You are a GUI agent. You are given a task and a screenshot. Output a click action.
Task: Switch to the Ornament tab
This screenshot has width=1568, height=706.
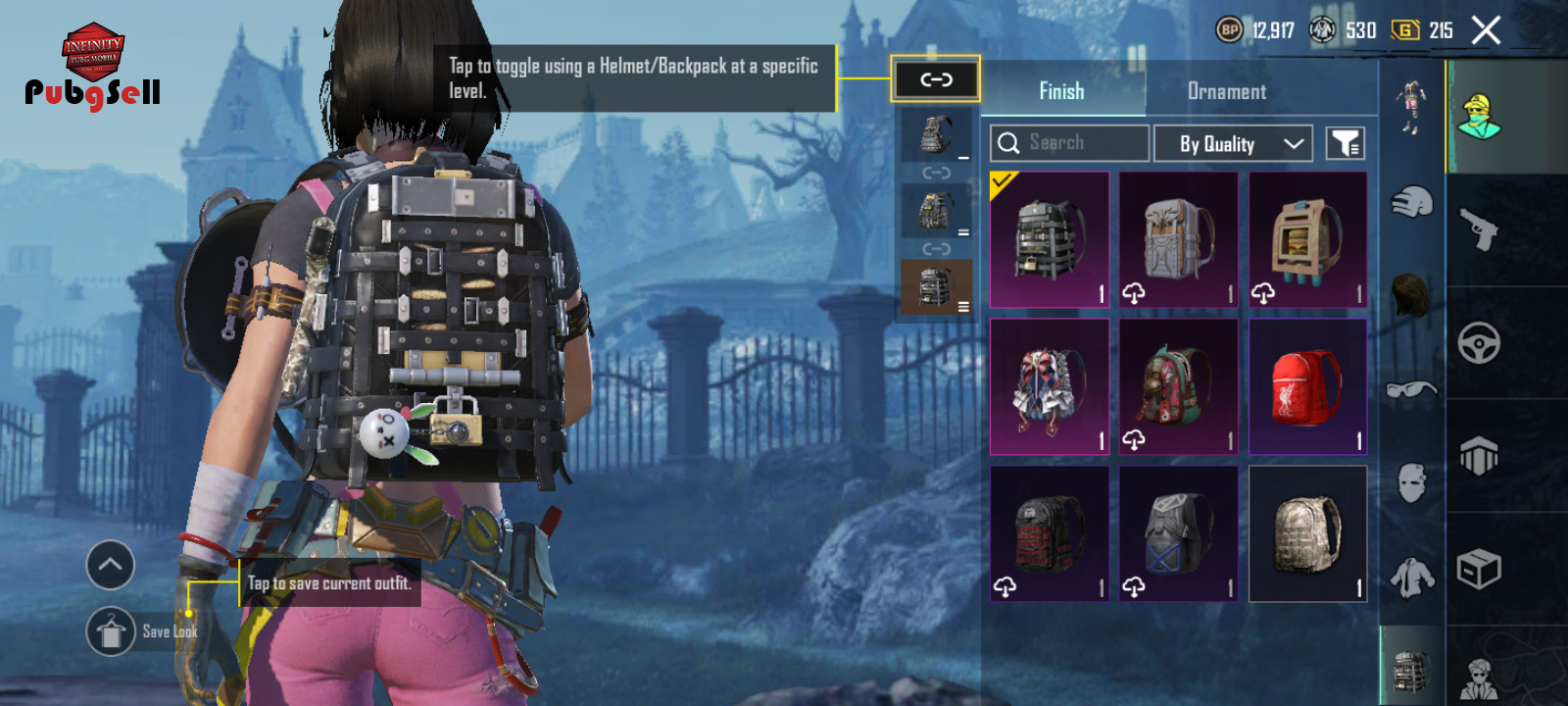coord(1226,91)
